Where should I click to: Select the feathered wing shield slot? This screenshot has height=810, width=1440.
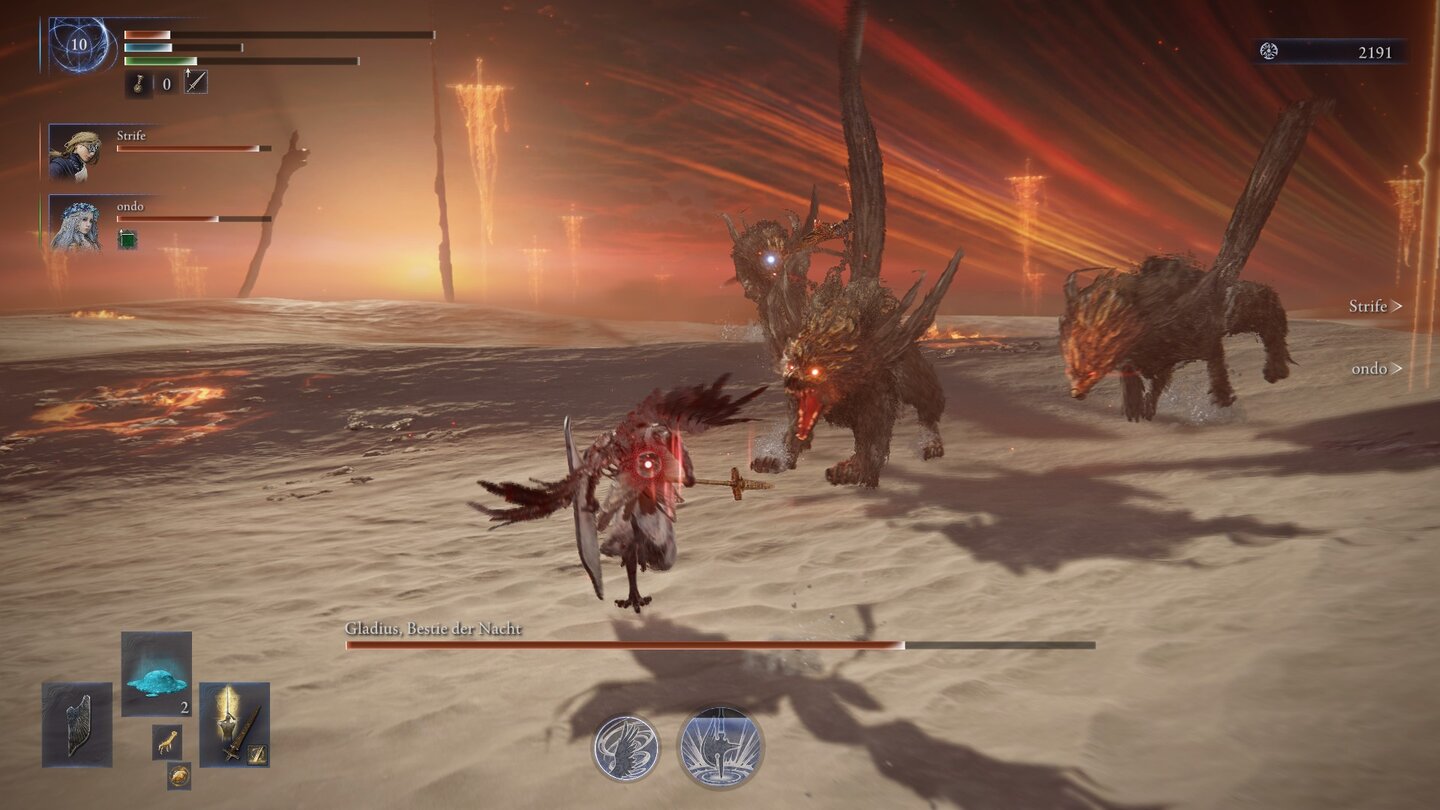point(77,724)
